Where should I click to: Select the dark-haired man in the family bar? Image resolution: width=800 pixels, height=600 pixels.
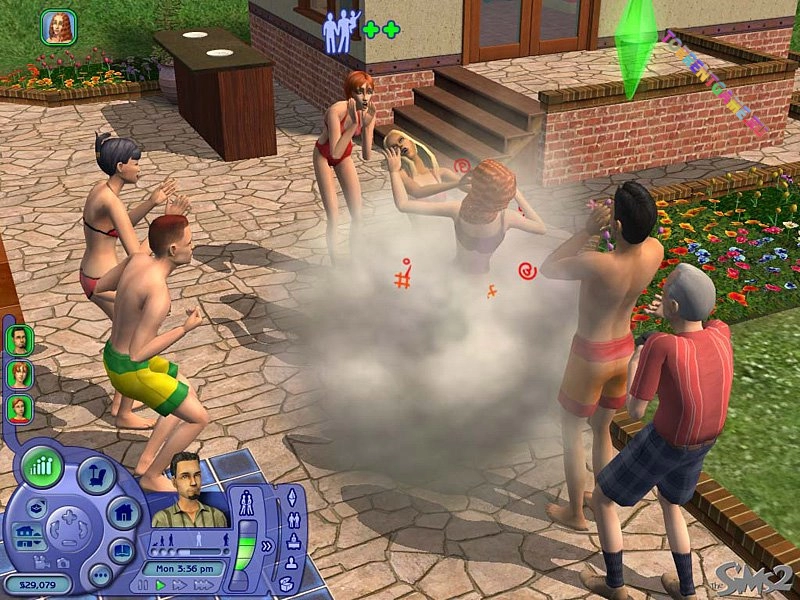pos(19,339)
